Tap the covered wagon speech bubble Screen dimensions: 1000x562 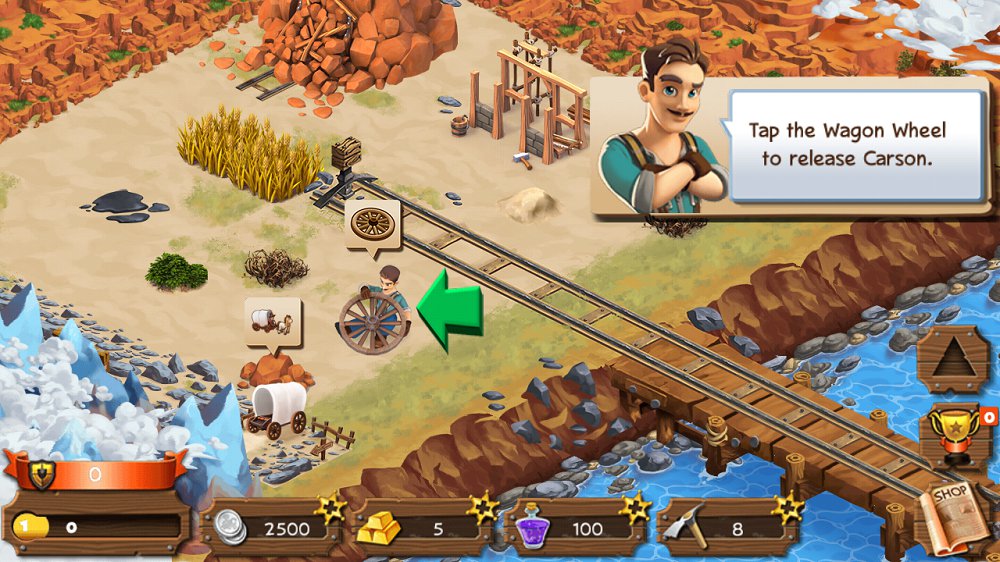[272, 321]
